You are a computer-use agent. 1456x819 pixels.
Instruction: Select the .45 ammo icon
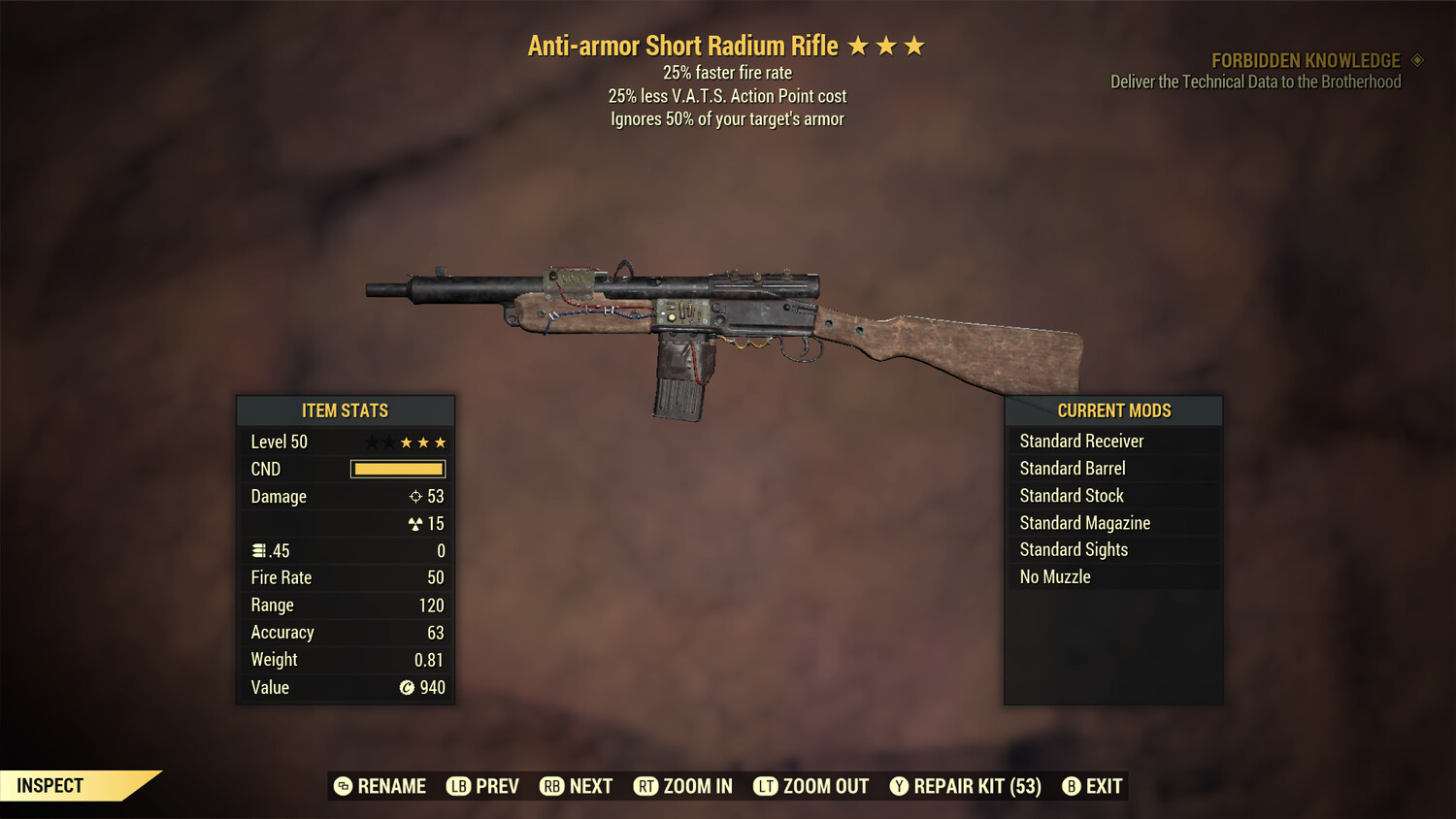coord(260,550)
